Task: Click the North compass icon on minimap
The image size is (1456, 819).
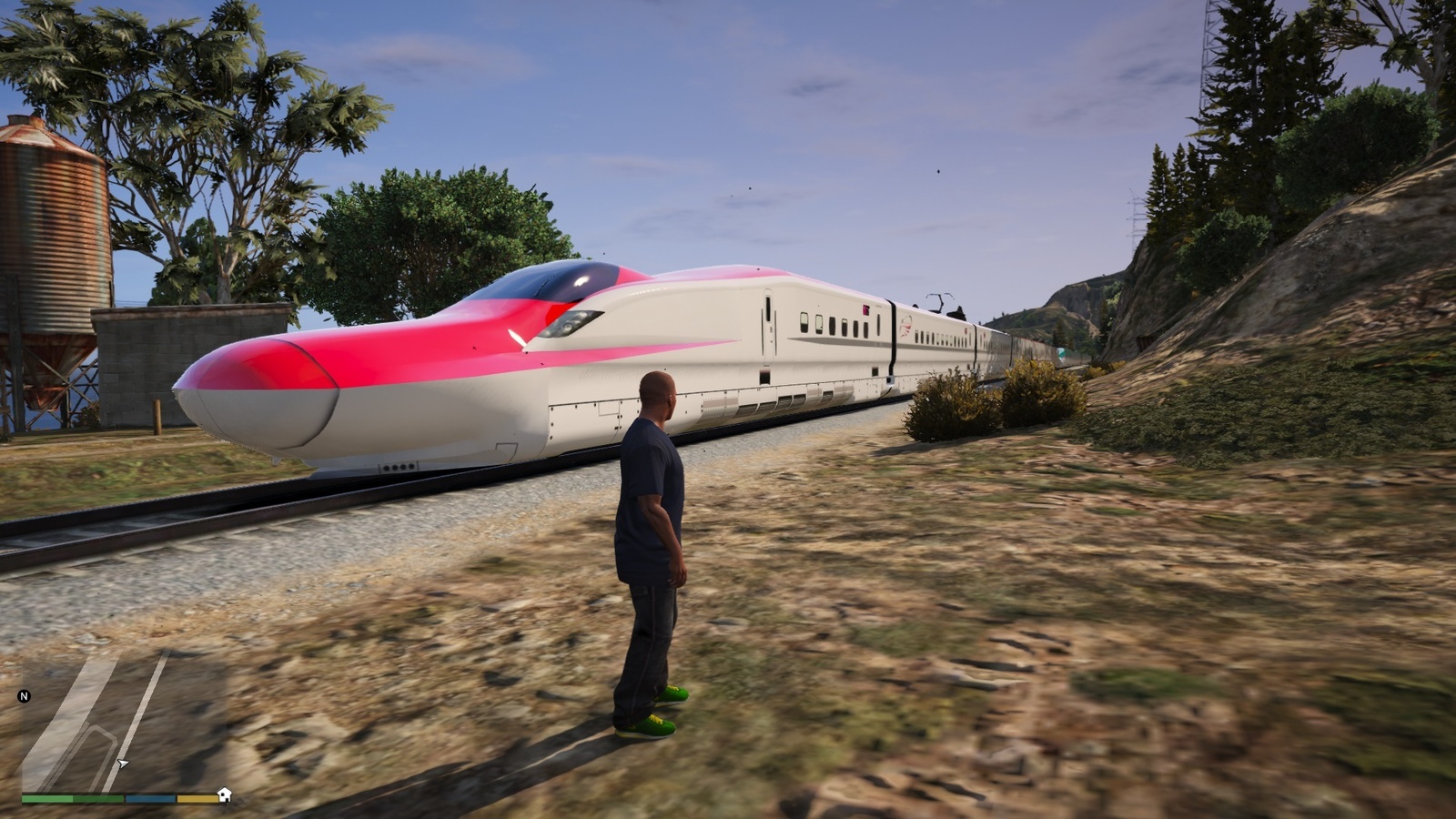Action: [x=25, y=696]
